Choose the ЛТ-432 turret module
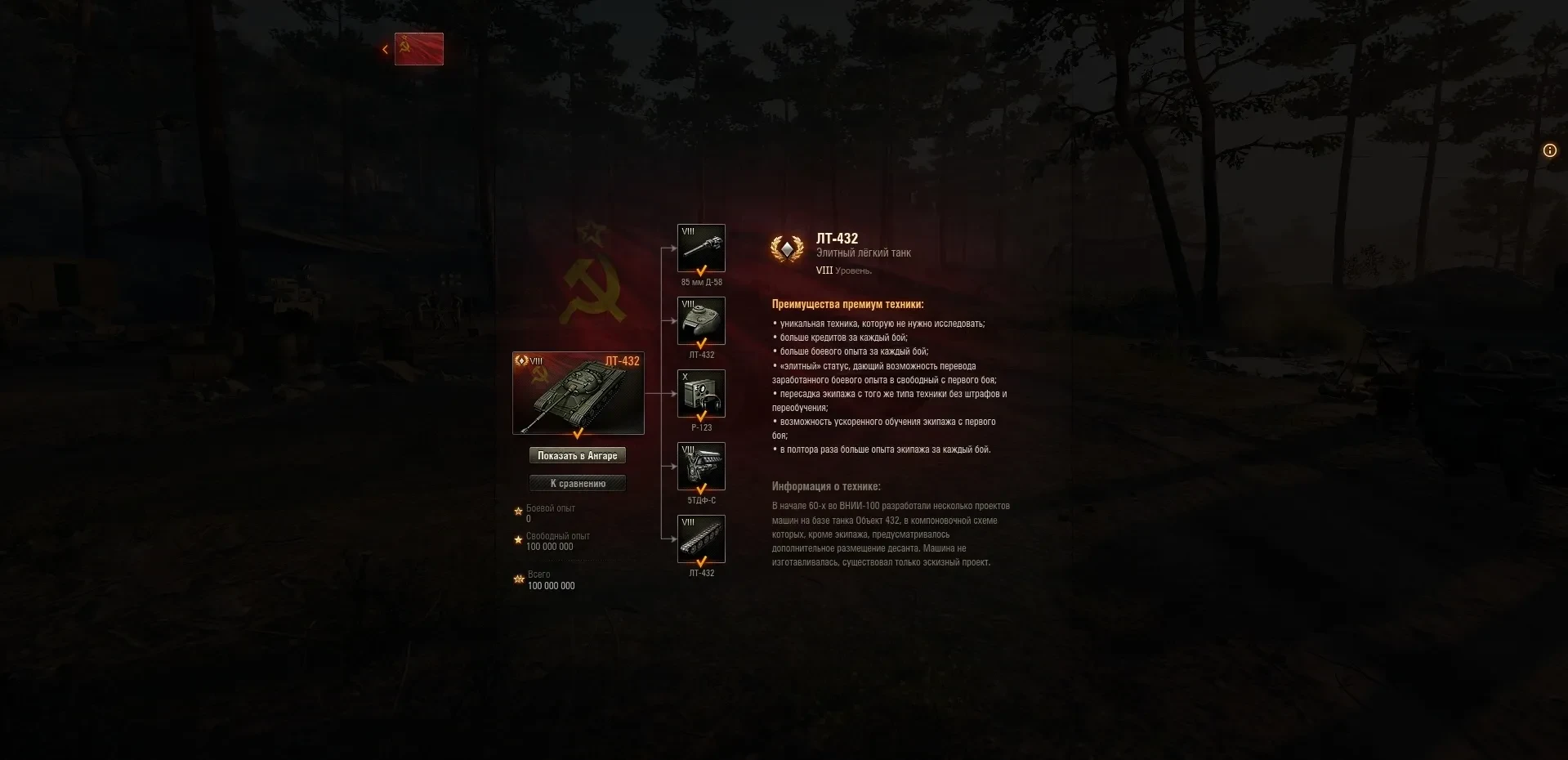The image size is (1568, 760). coord(701,321)
